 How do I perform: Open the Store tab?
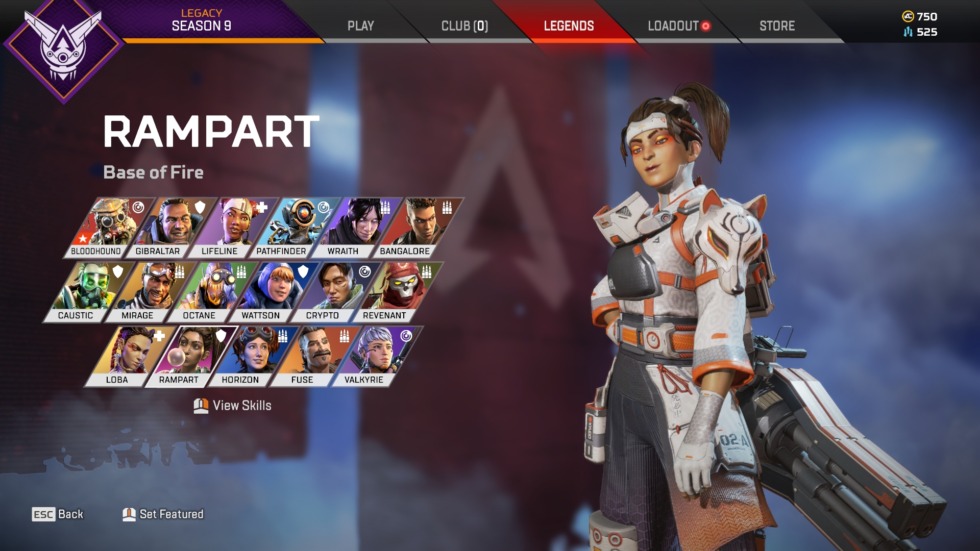[x=778, y=26]
